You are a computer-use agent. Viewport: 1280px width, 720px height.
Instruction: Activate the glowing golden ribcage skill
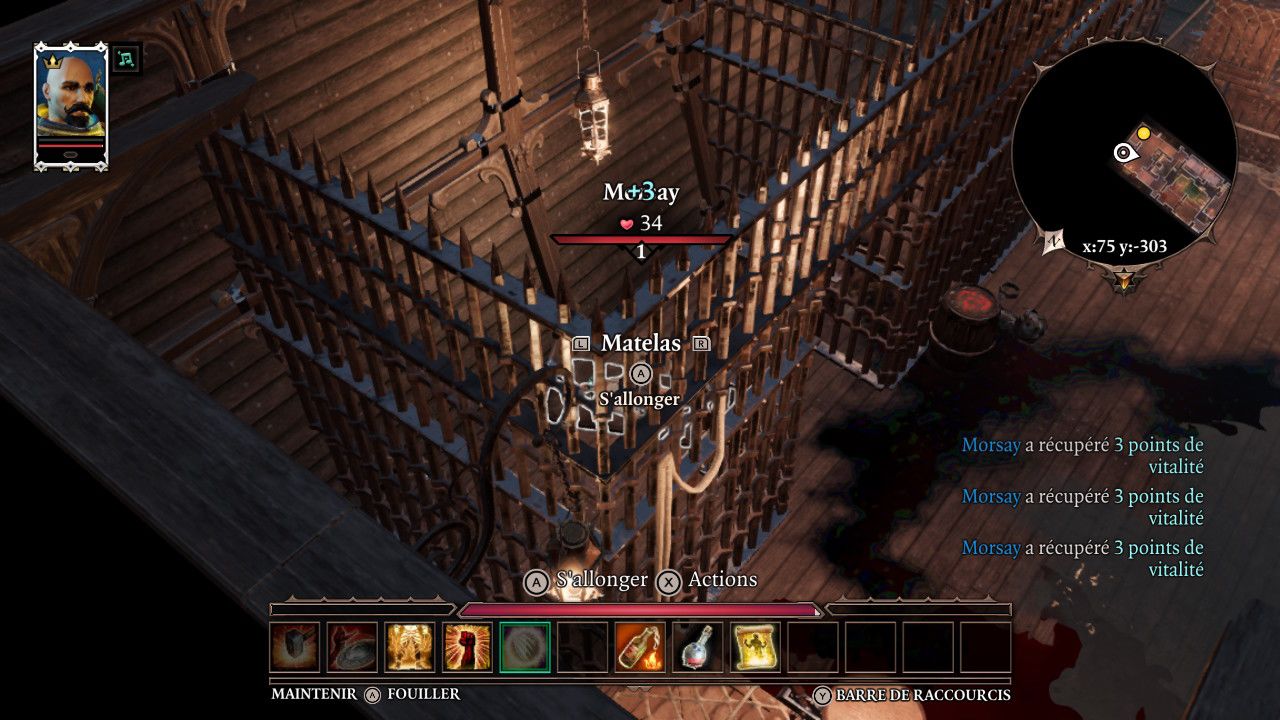(410, 647)
